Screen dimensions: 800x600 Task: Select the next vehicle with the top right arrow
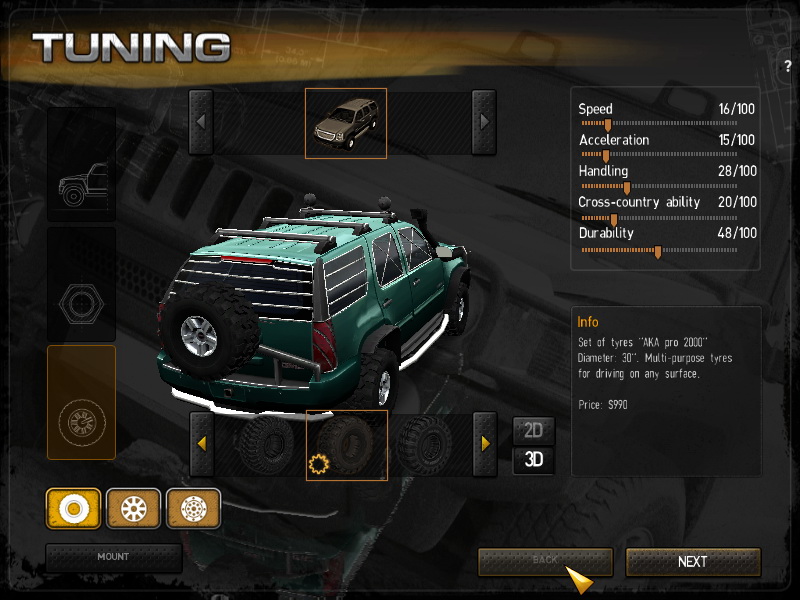click(x=484, y=122)
